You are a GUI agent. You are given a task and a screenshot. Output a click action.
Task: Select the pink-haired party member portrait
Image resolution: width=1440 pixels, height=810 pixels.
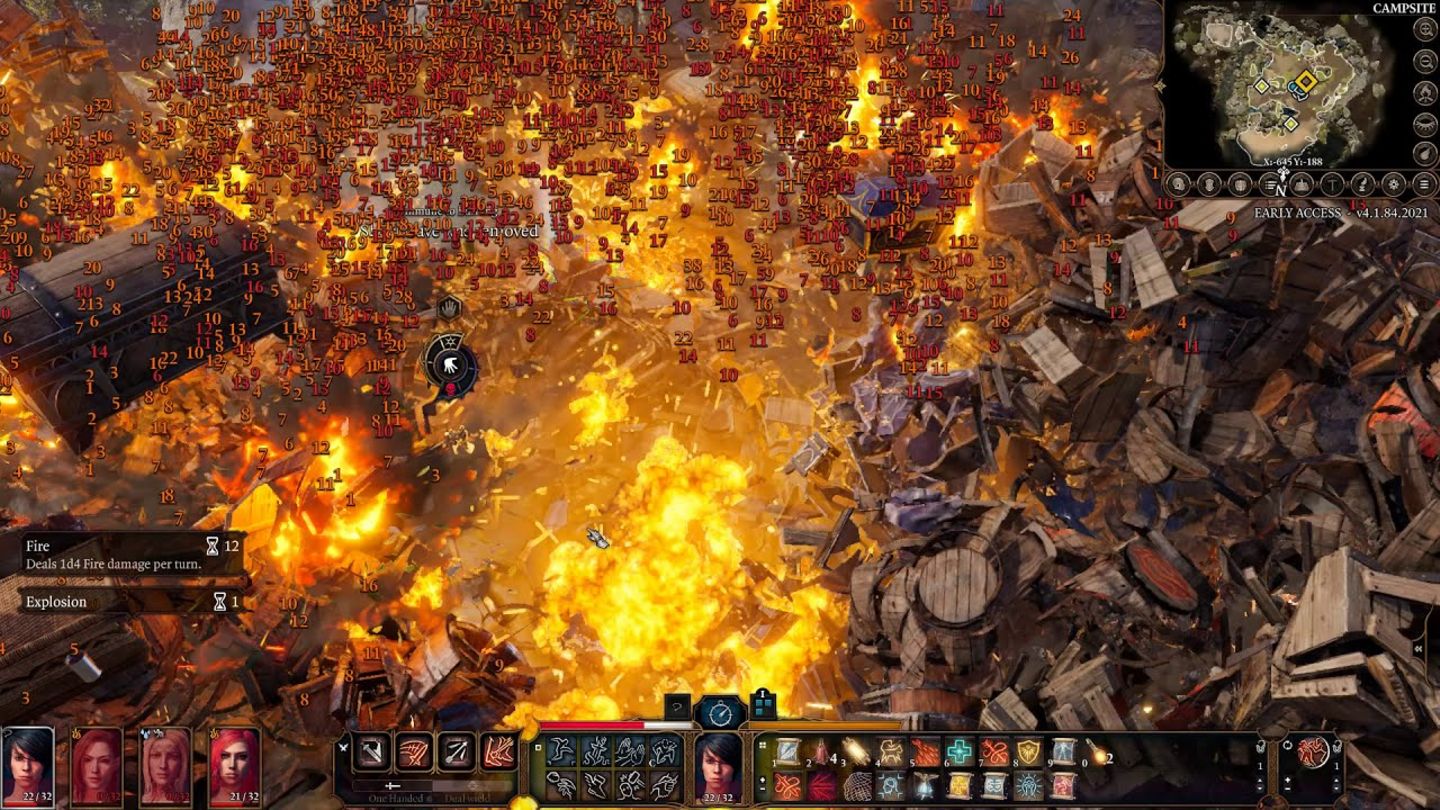[97, 765]
